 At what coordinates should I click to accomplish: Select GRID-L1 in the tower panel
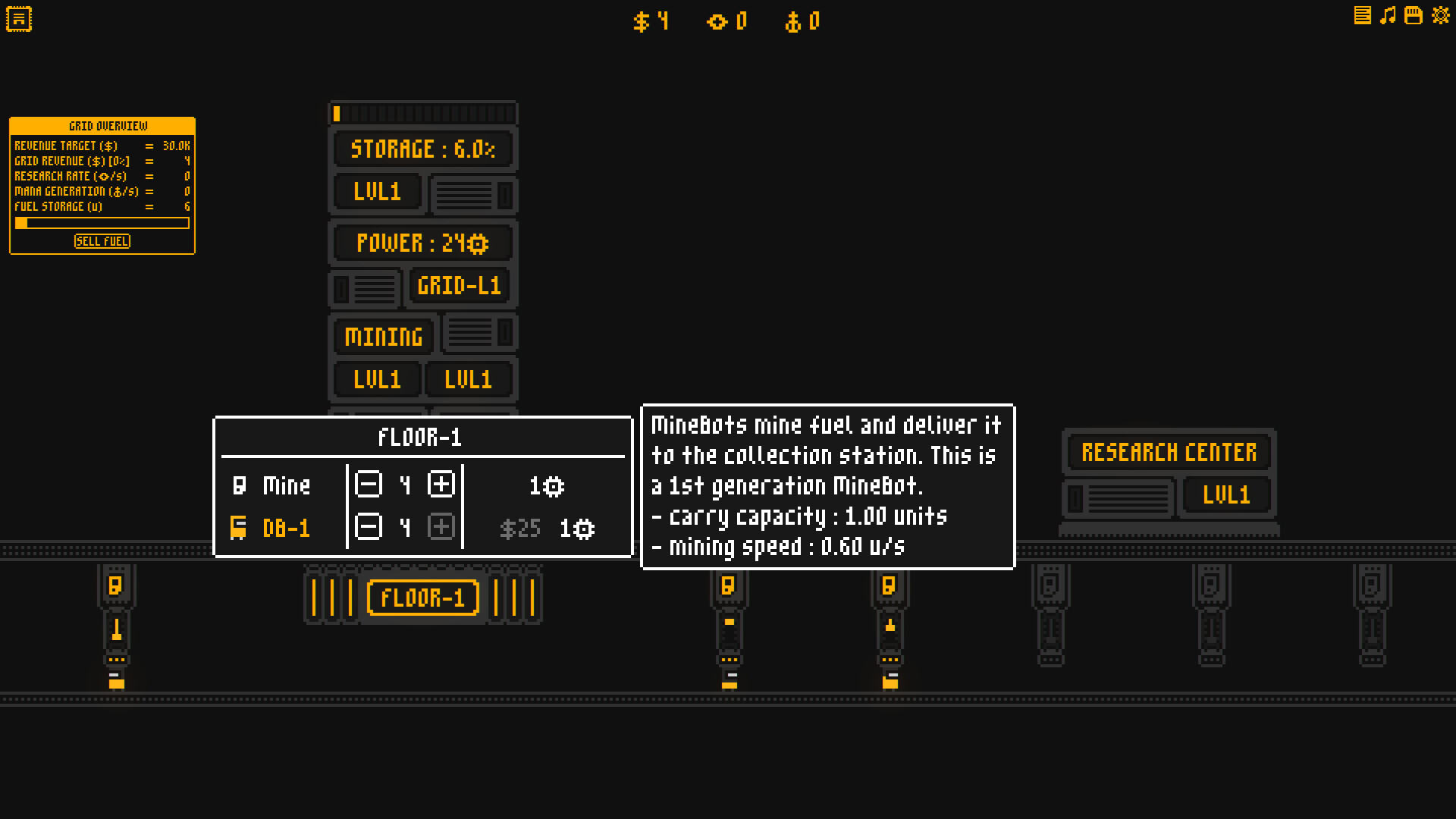tap(460, 286)
